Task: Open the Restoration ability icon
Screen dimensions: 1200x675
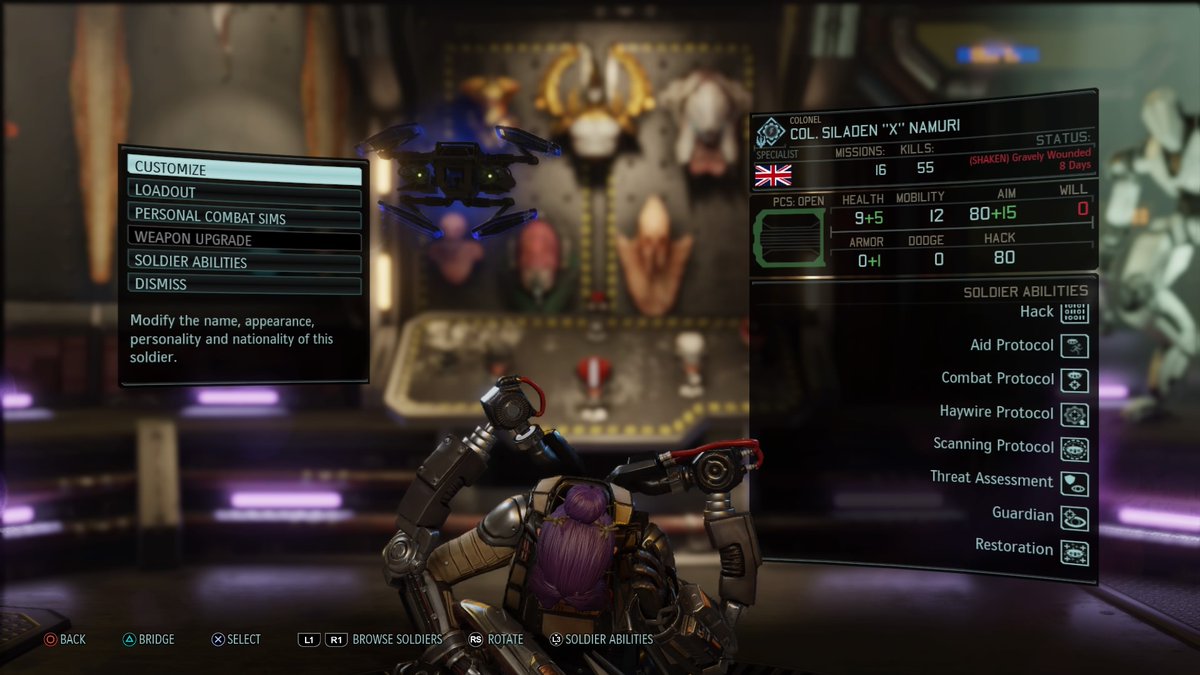Action: [1075, 550]
